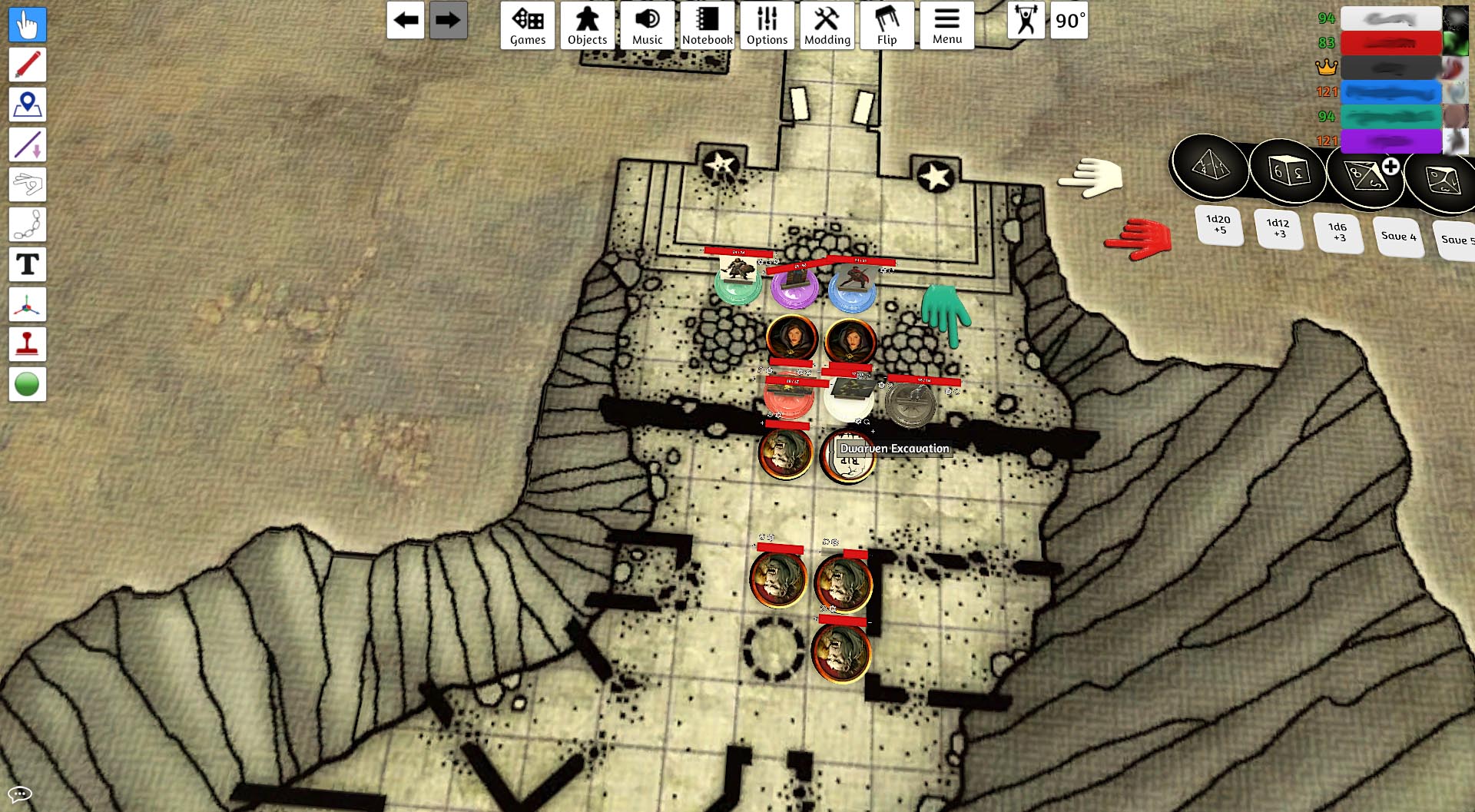Select the Text tool

click(x=28, y=265)
